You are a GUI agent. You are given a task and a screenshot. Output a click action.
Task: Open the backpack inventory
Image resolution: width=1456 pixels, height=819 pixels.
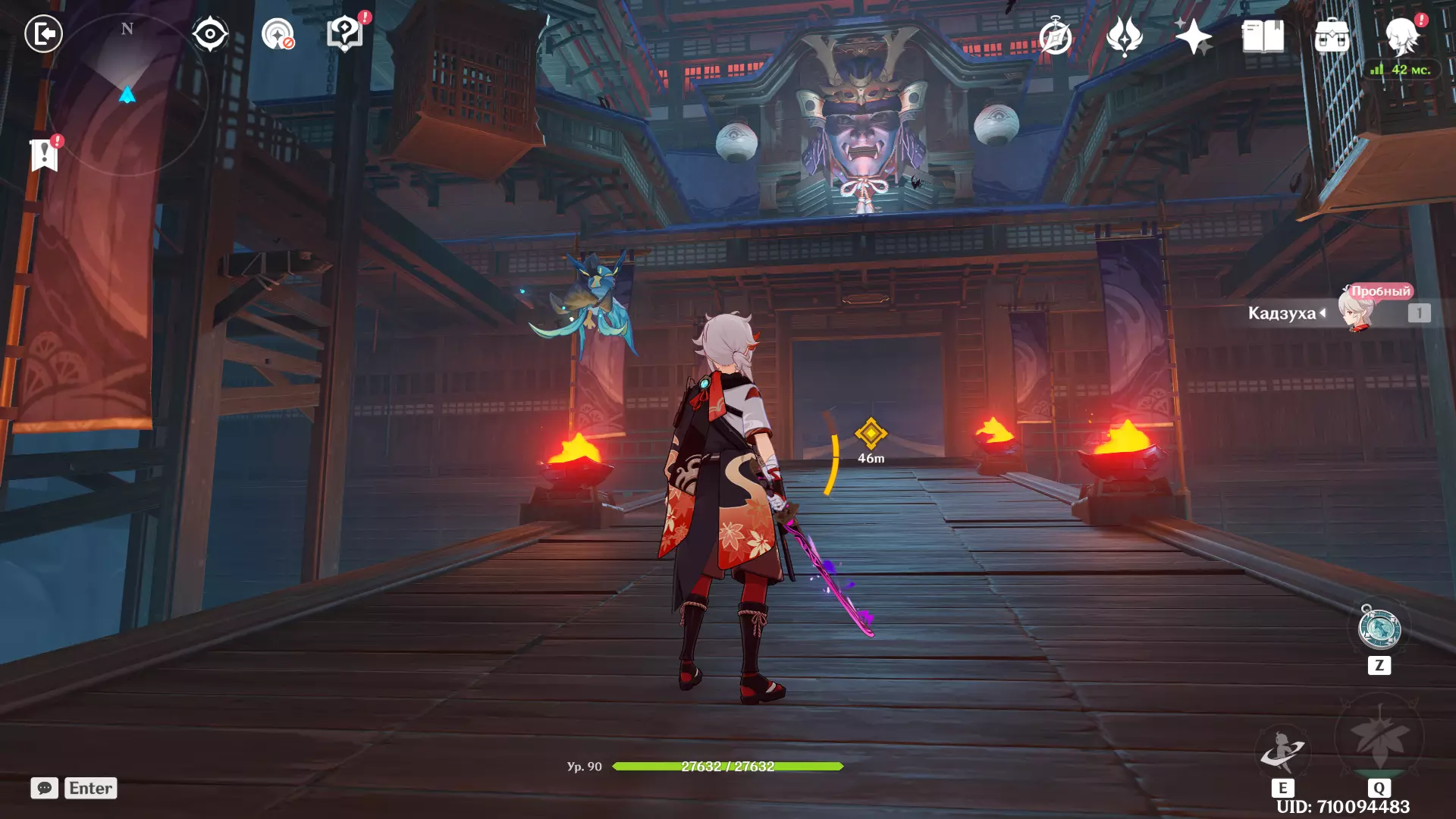[x=1332, y=36]
